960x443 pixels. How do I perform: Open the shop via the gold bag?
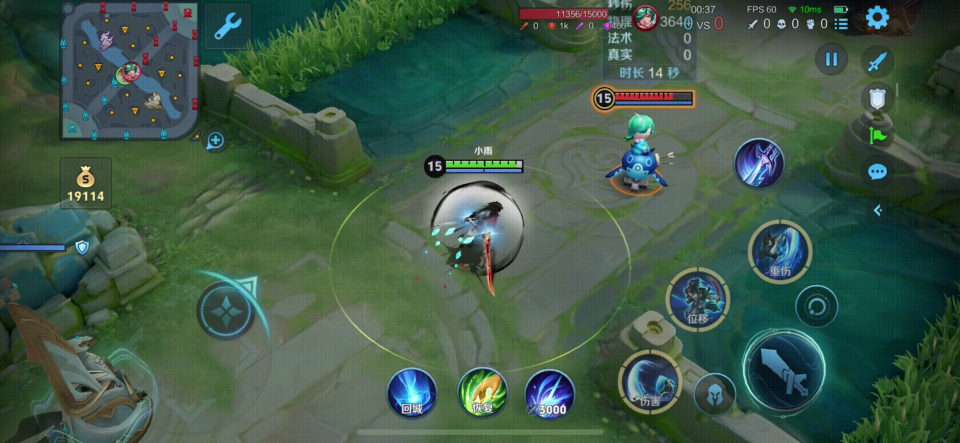(86, 183)
